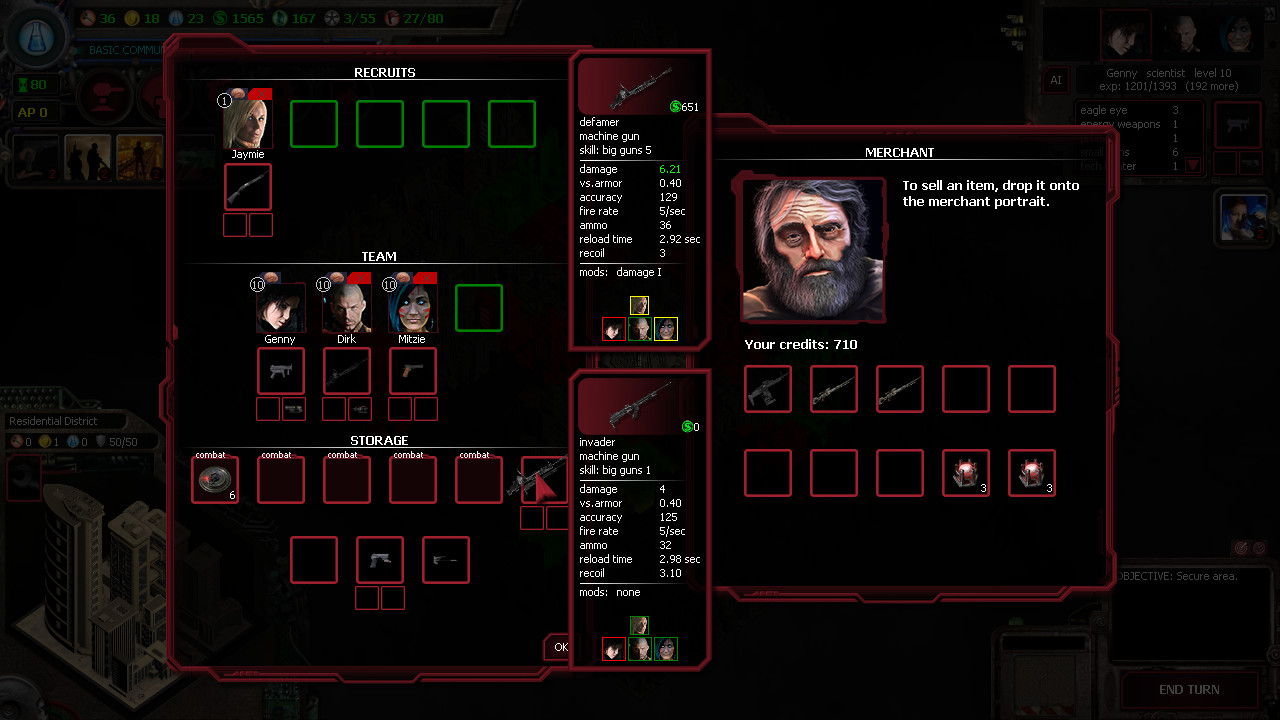Click the END TURN button
The width and height of the screenshot is (1280, 720).
[1189, 689]
